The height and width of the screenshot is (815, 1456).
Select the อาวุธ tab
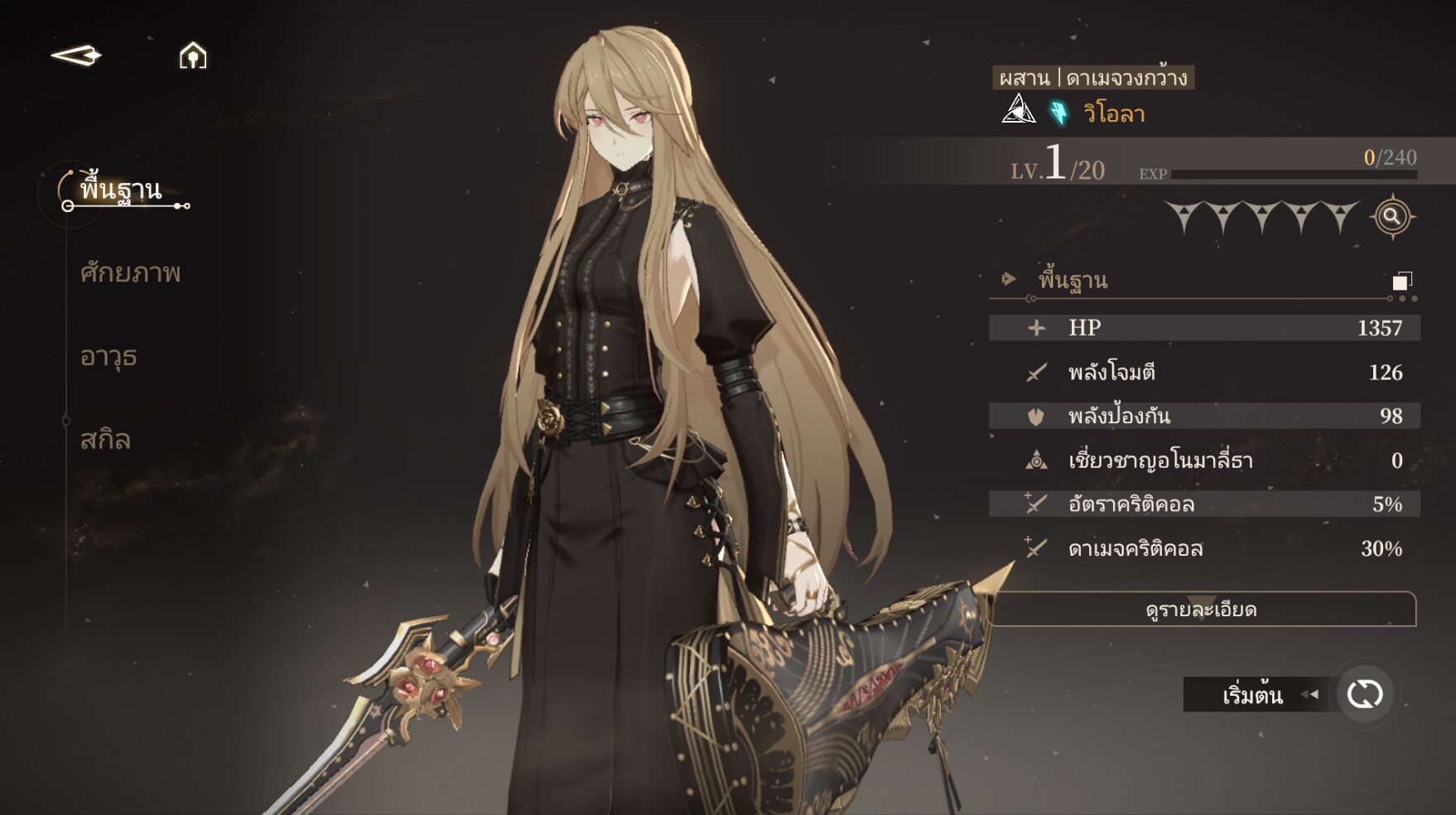pos(108,357)
